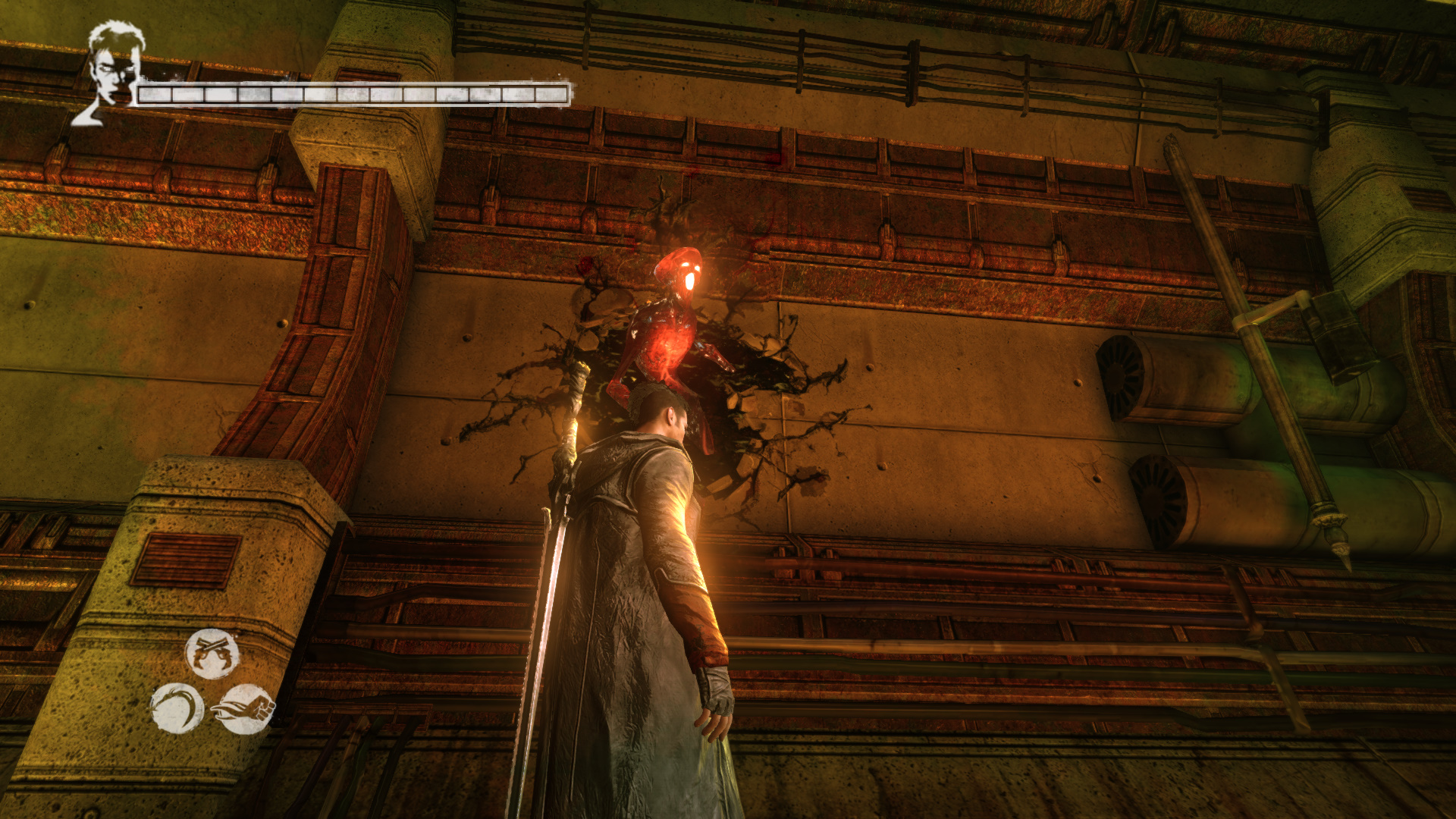
Task: Select the crossed dual pistols weapon icon
Action: tap(212, 653)
